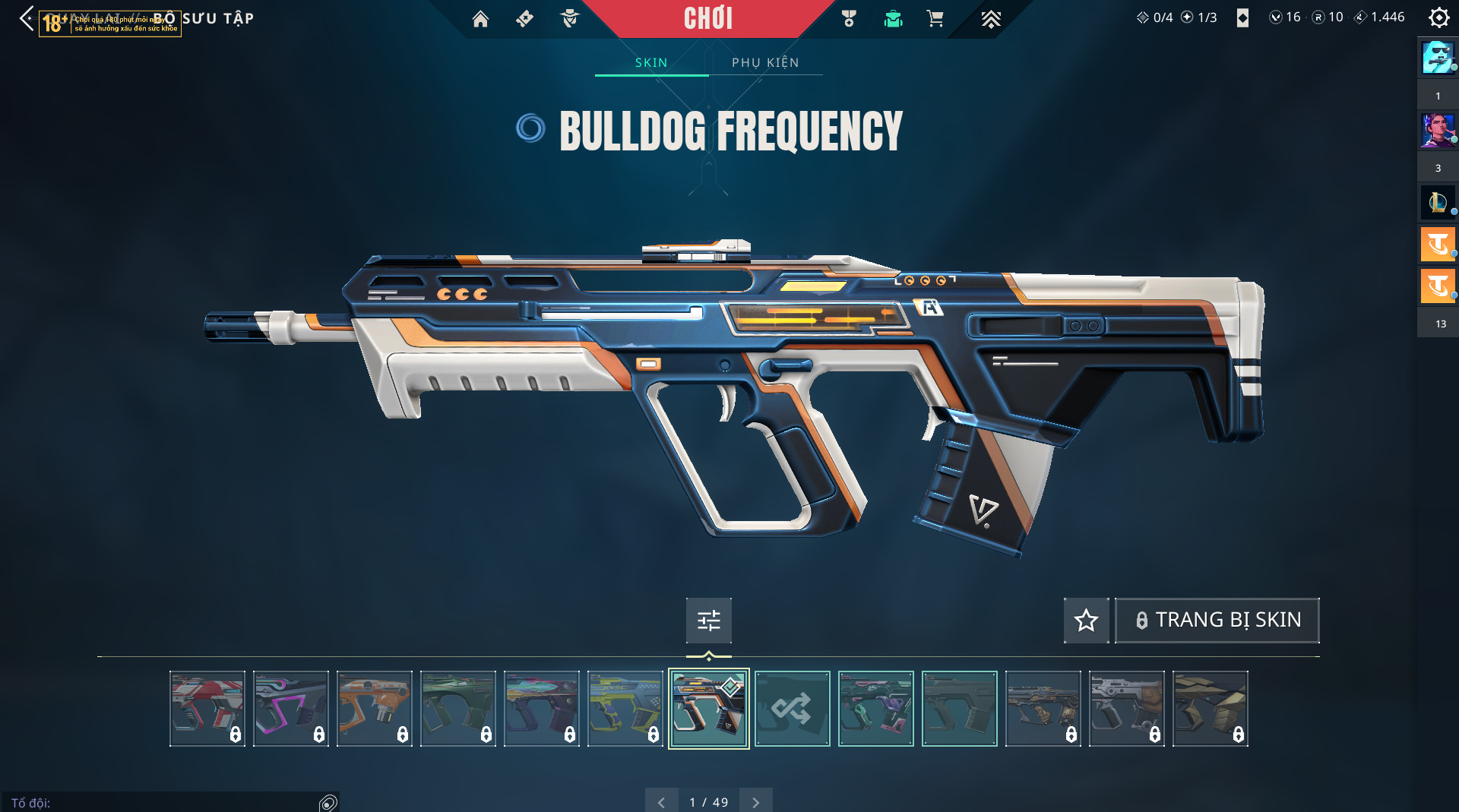Select the random shuffle skin tile

pyautogui.click(x=792, y=709)
